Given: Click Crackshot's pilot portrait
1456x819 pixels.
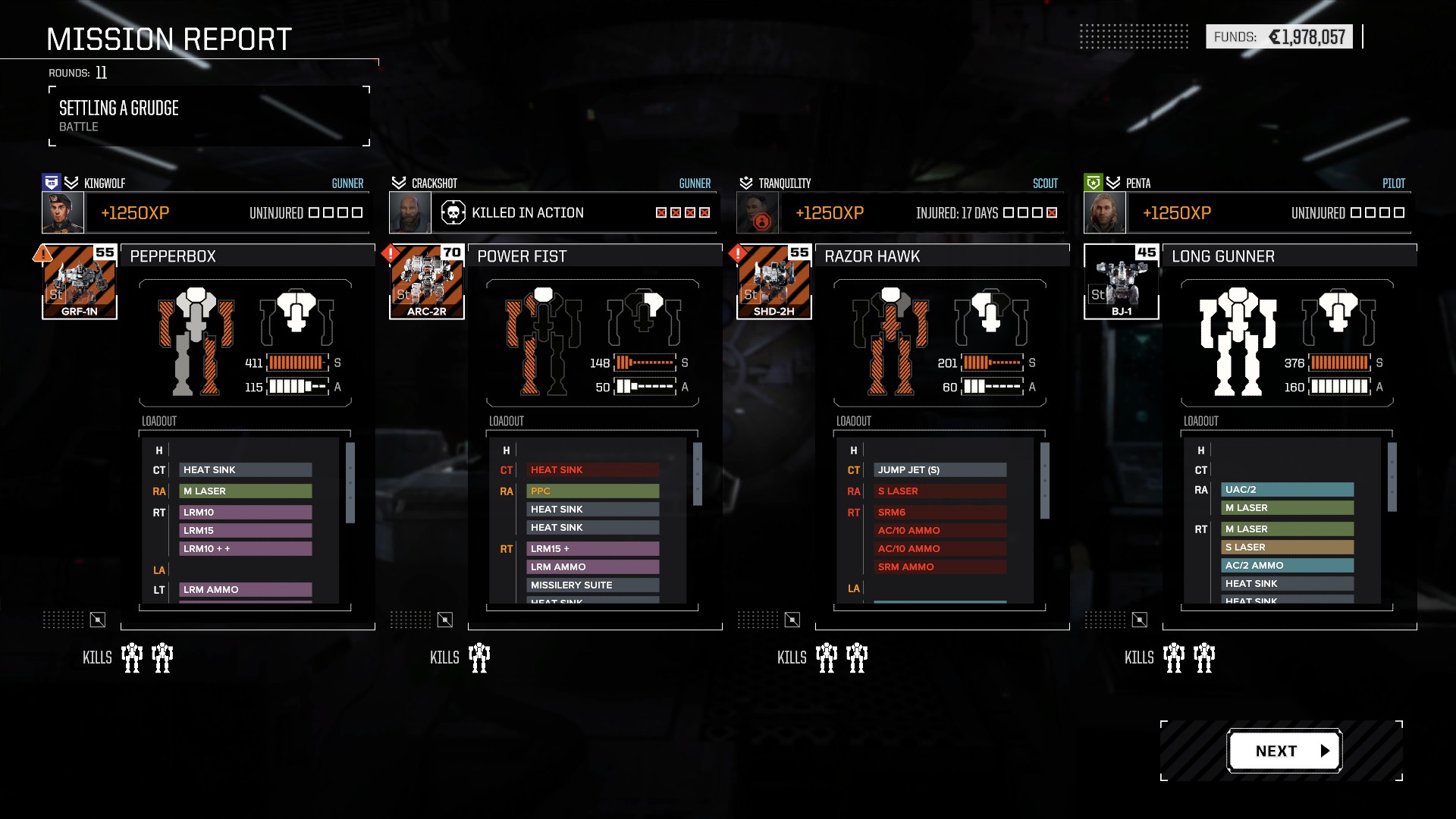Looking at the screenshot, I should click(410, 213).
